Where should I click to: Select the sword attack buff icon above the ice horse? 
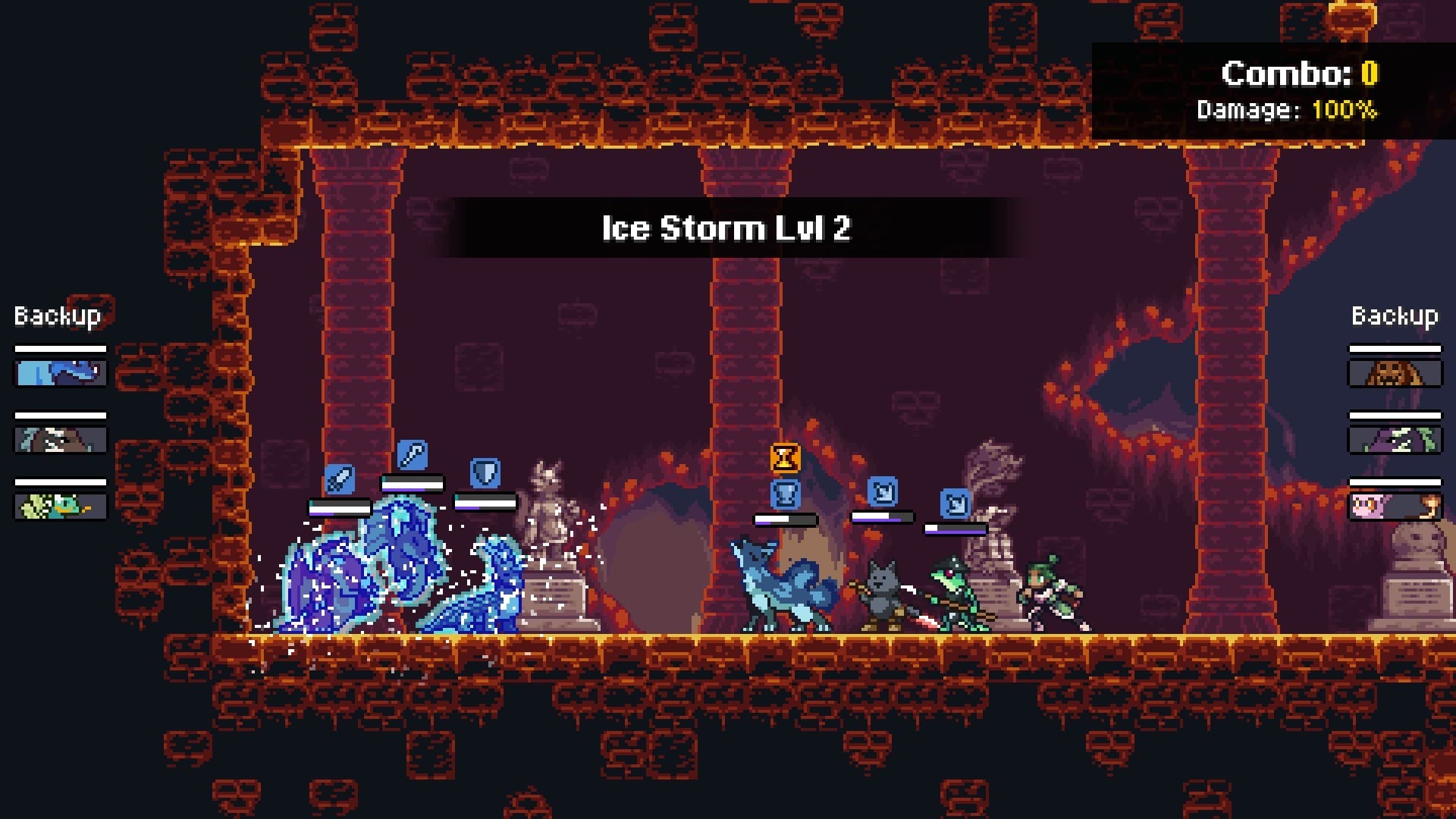[340, 478]
